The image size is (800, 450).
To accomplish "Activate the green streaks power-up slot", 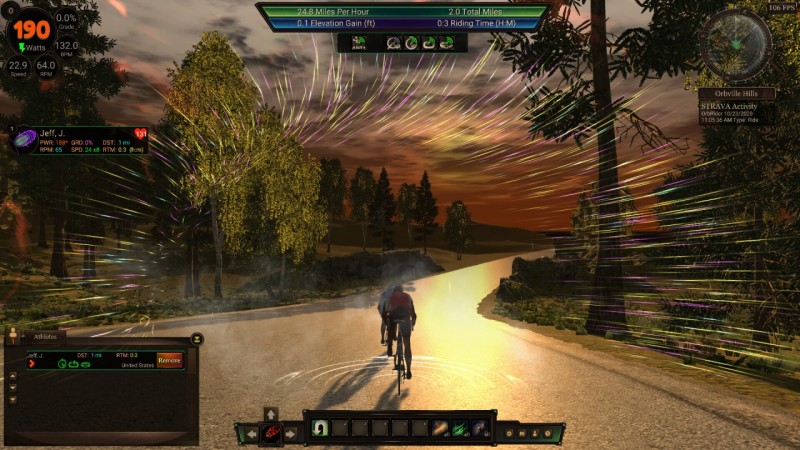I will click(x=460, y=428).
